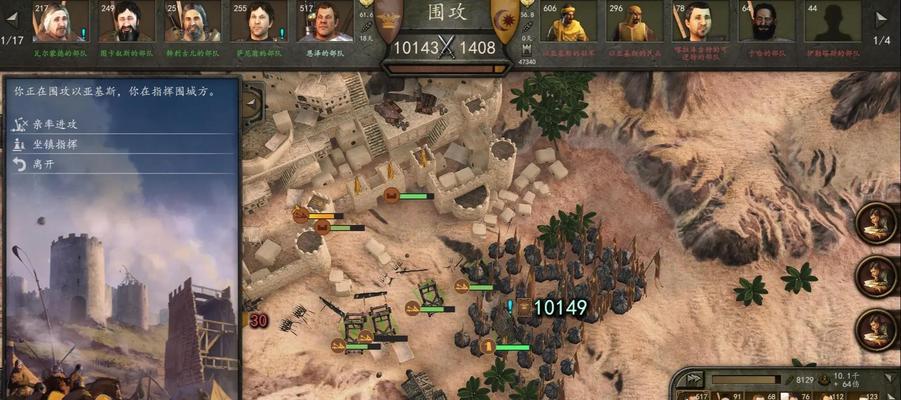This screenshot has height=400, width=901.
Task: Click the fast-forward button on the bottom bar
Action: tap(692, 380)
